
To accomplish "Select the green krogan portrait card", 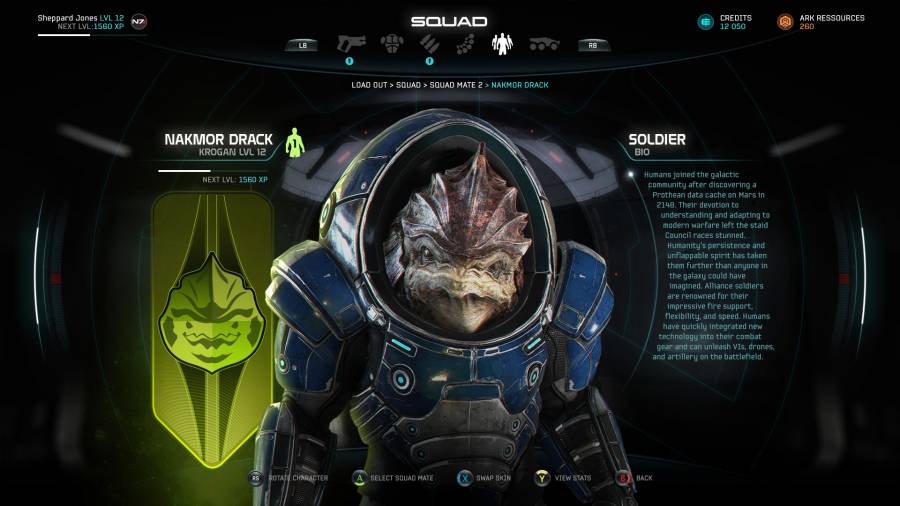I will click(212, 330).
